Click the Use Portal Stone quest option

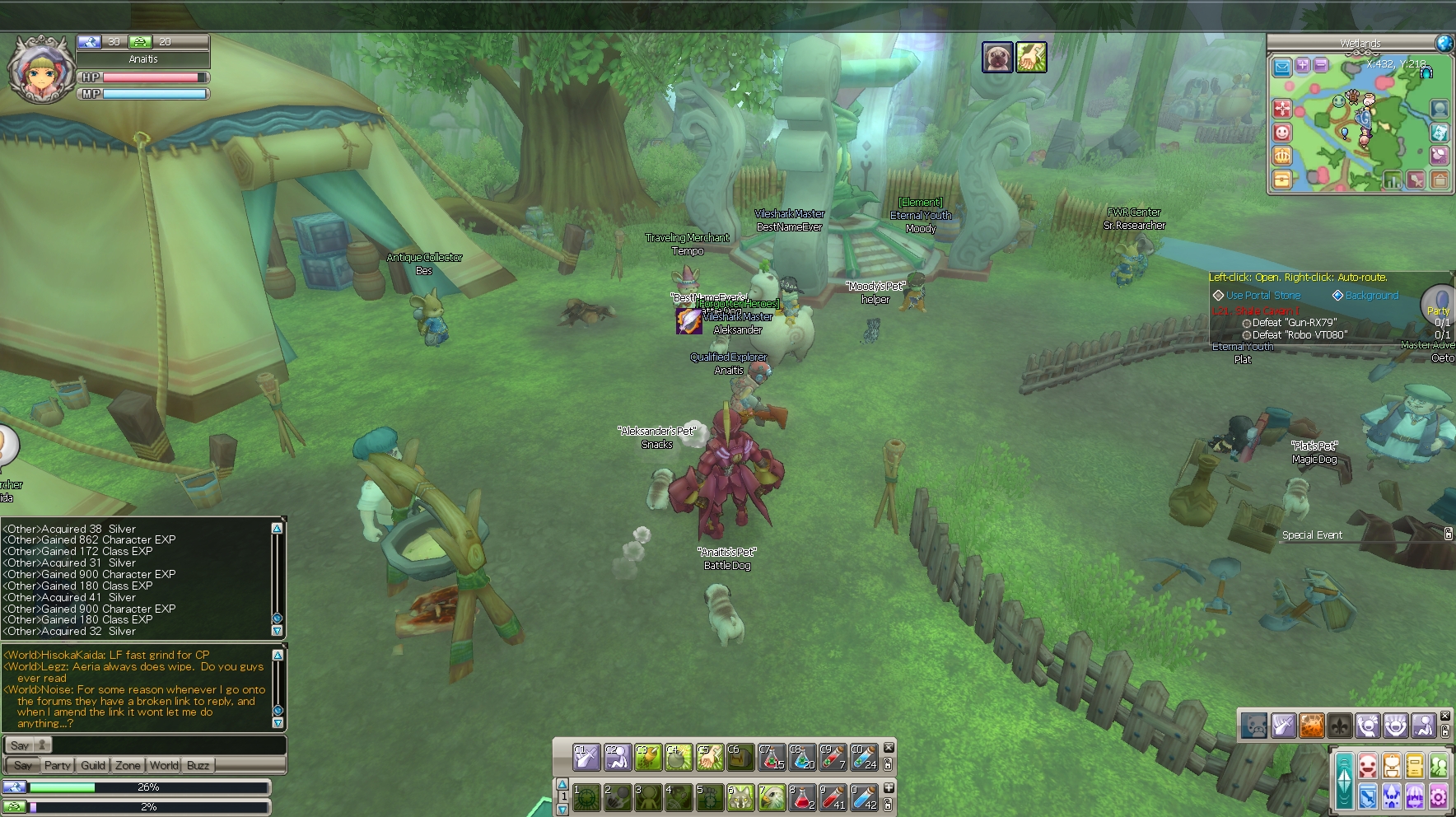pyautogui.click(x=1263, y=296)
